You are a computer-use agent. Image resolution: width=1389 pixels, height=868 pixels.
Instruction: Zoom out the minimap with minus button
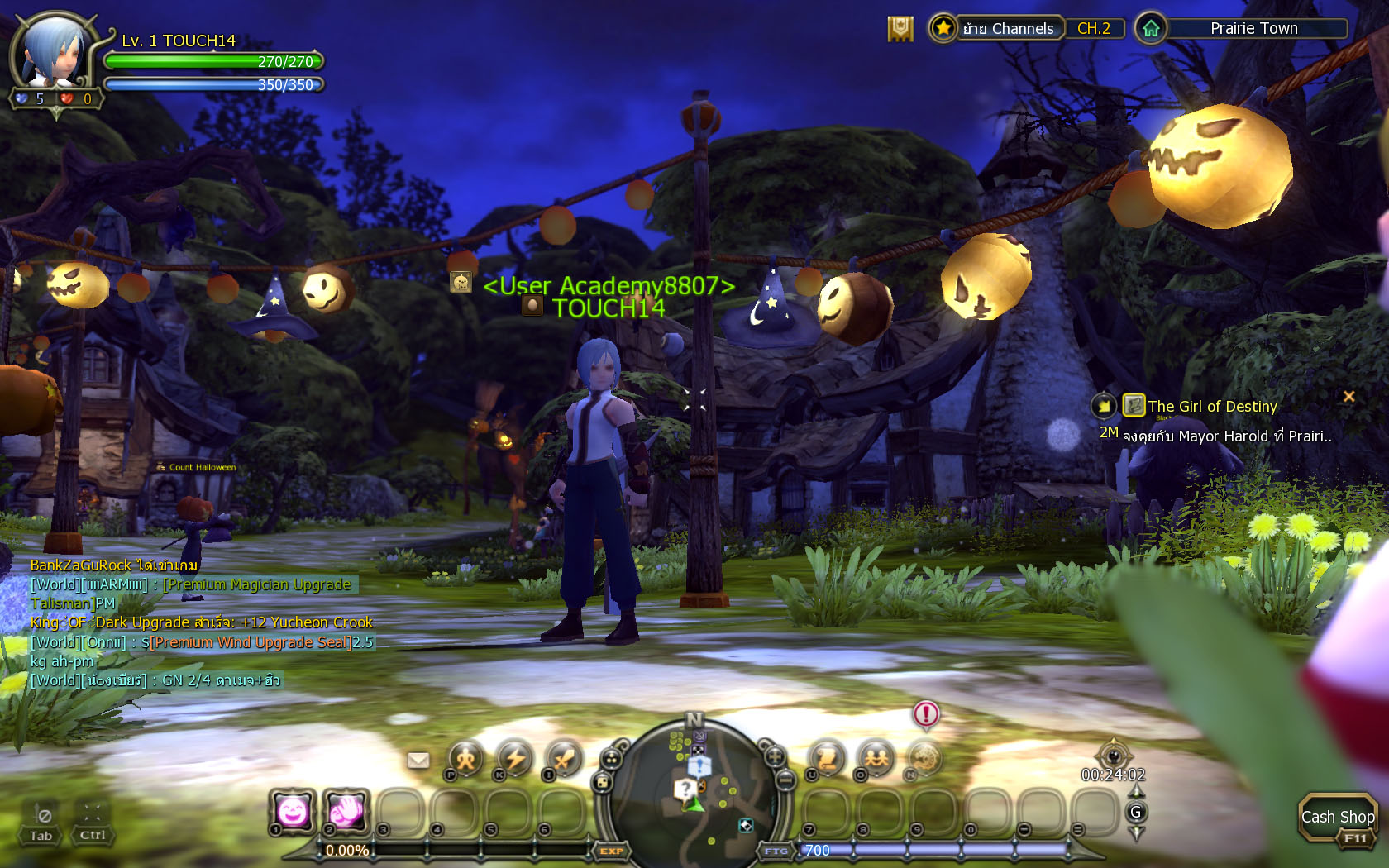coord(785,780)
